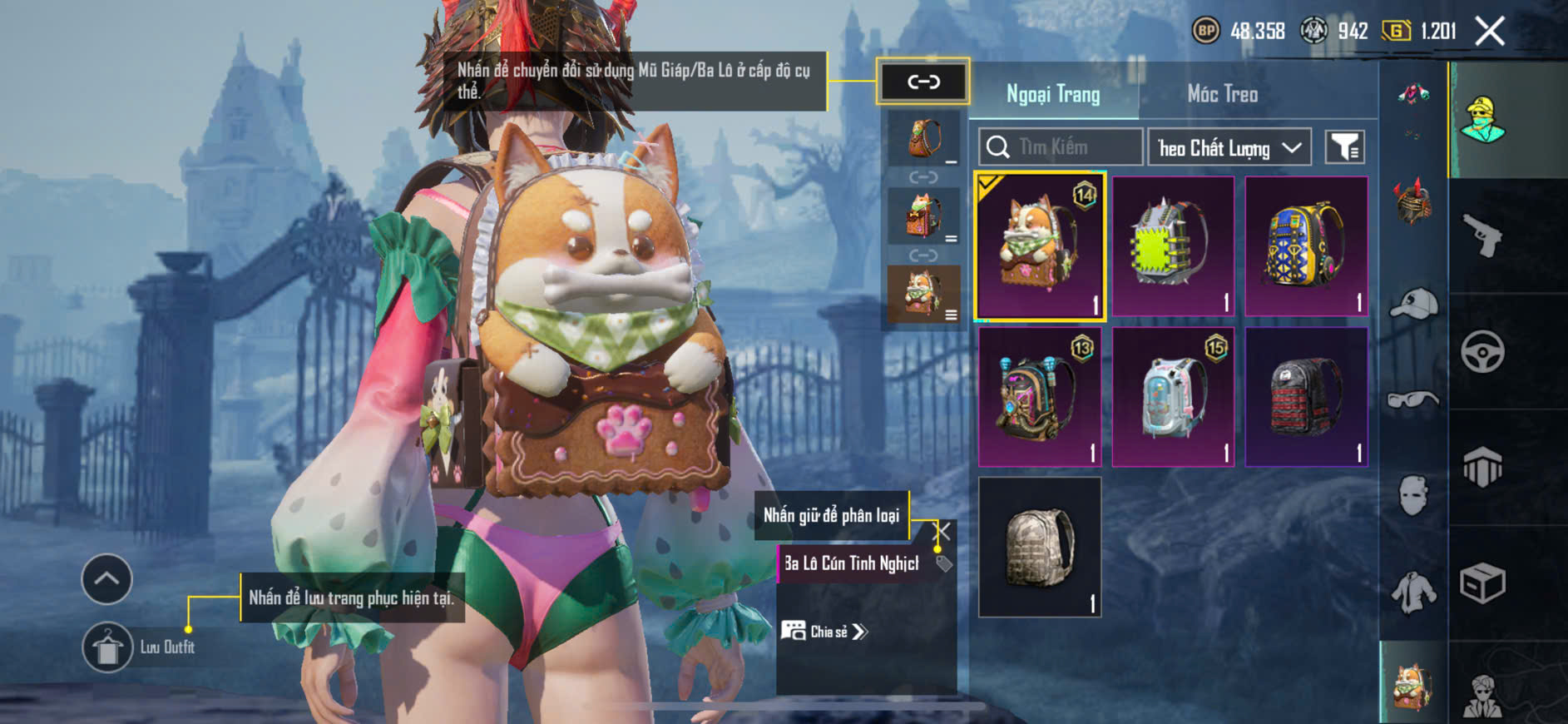Image resolution: width=1568 pixels, height=724 pixels.
Task: Select the black and red backpack skin
Action: [x=1306, y=397]
